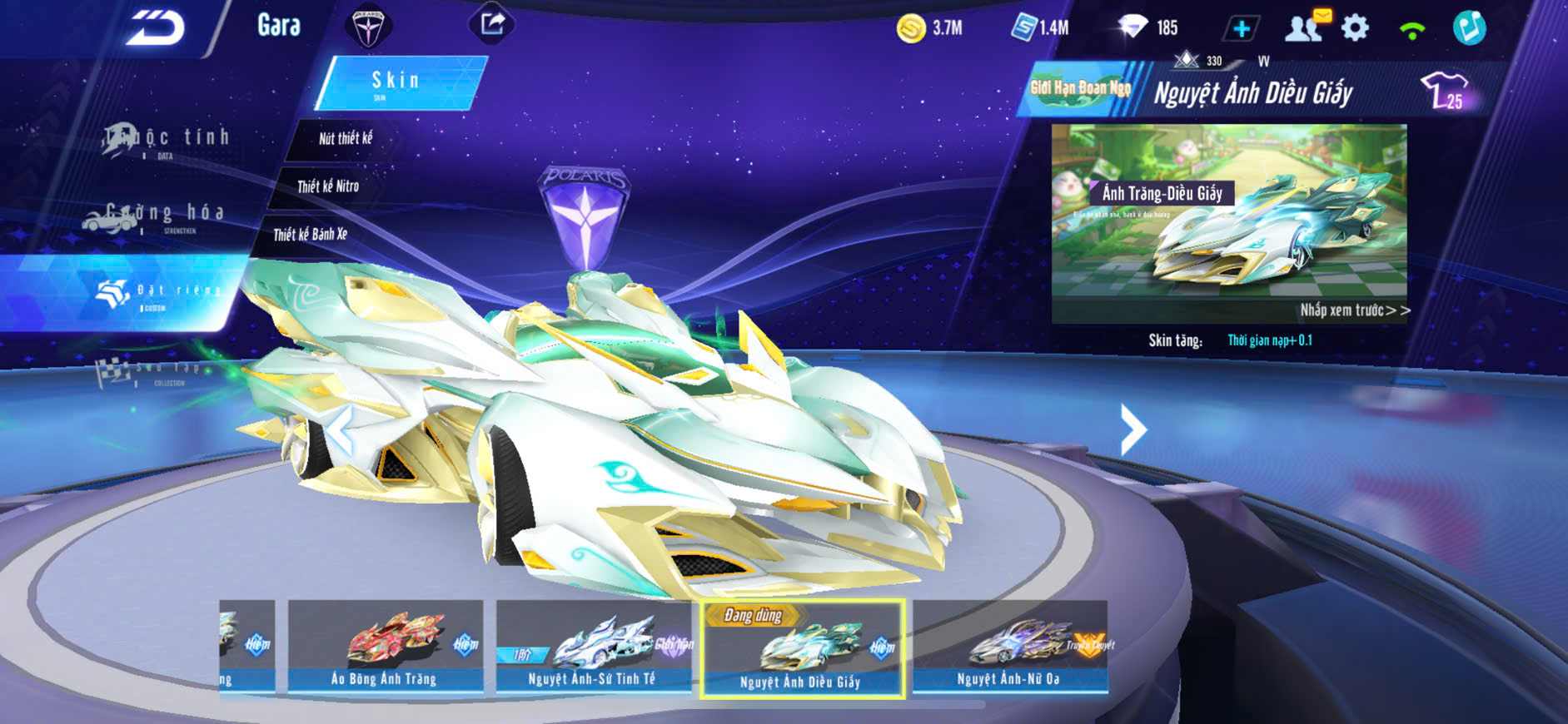Open the shirt icon with 25

pyautogui.click(x=1446, y=91)
